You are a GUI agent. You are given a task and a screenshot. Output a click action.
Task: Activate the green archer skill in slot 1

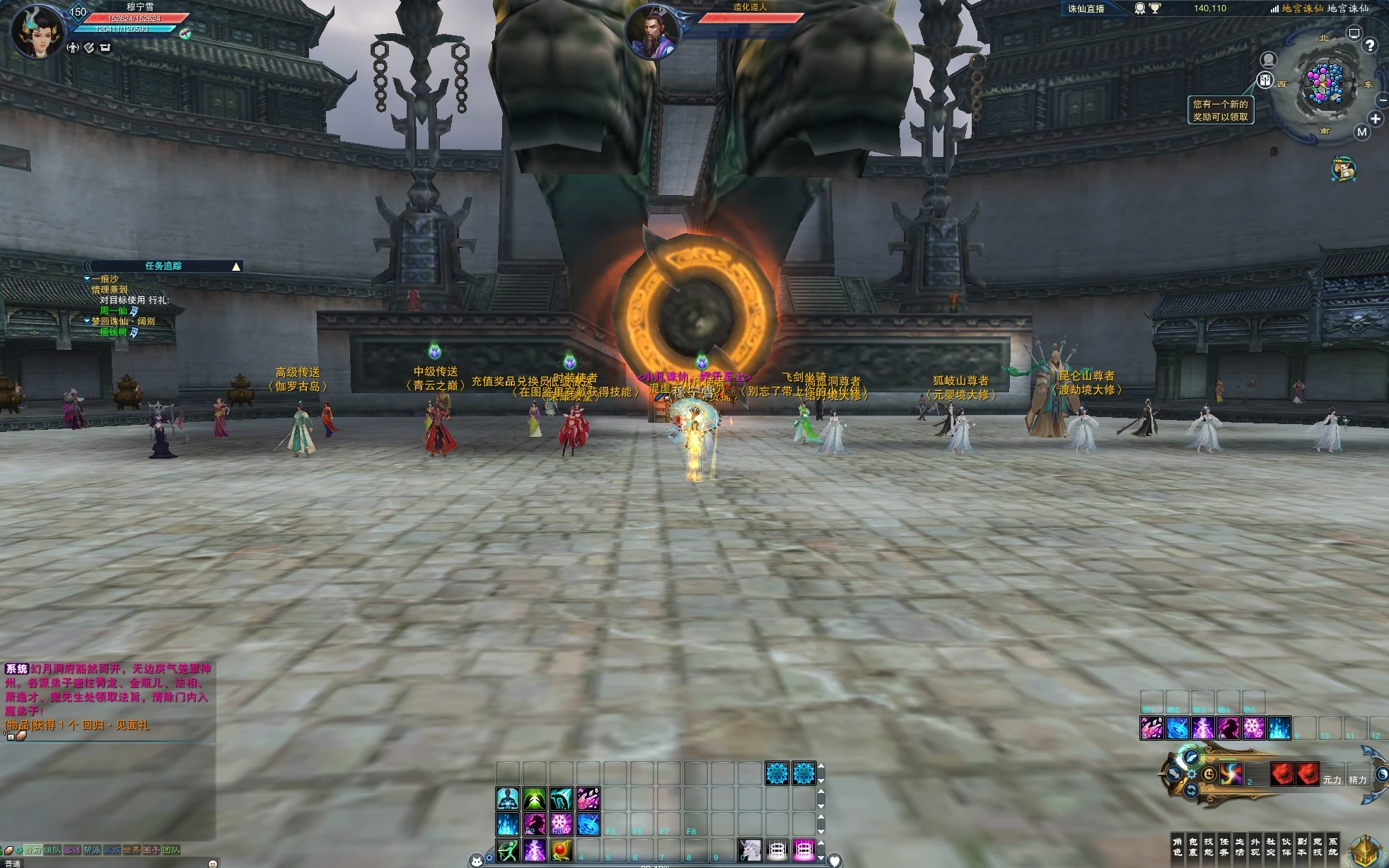507,851
